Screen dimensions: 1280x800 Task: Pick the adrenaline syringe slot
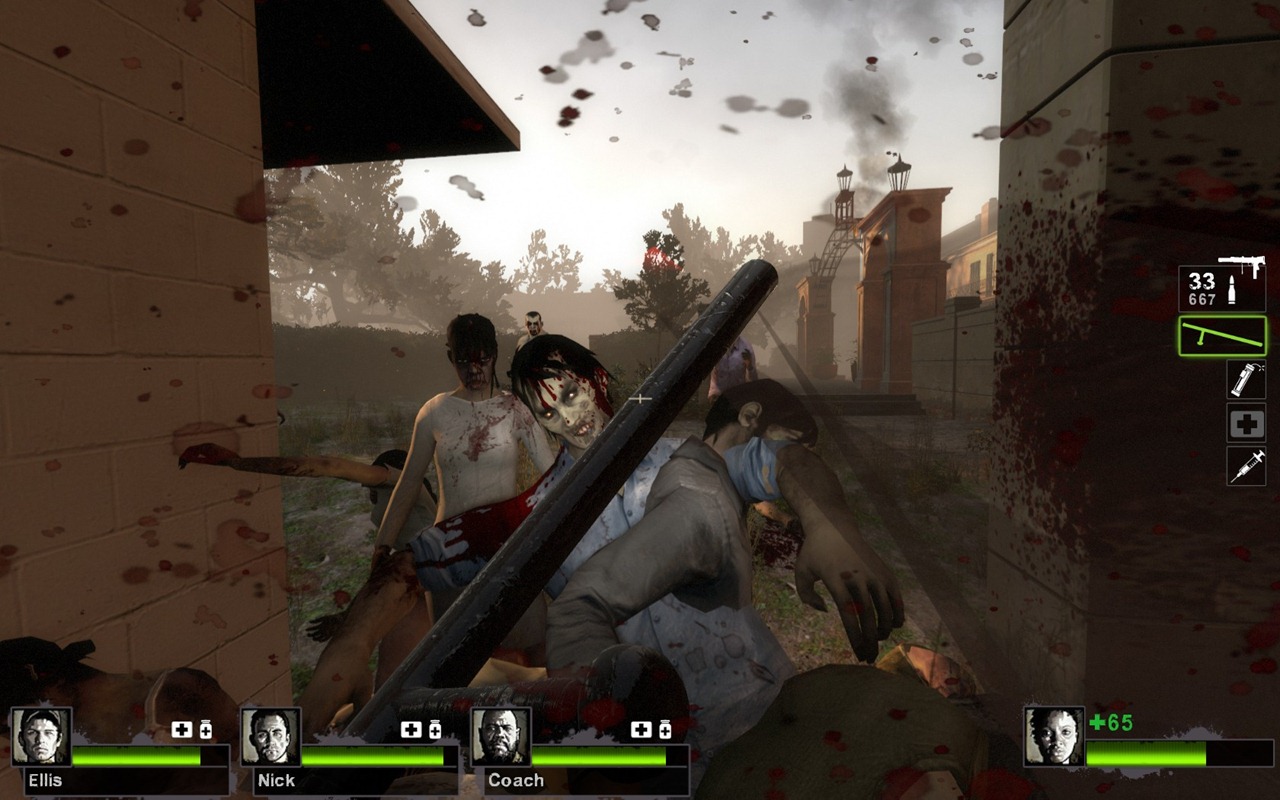tap(1246, 466)
